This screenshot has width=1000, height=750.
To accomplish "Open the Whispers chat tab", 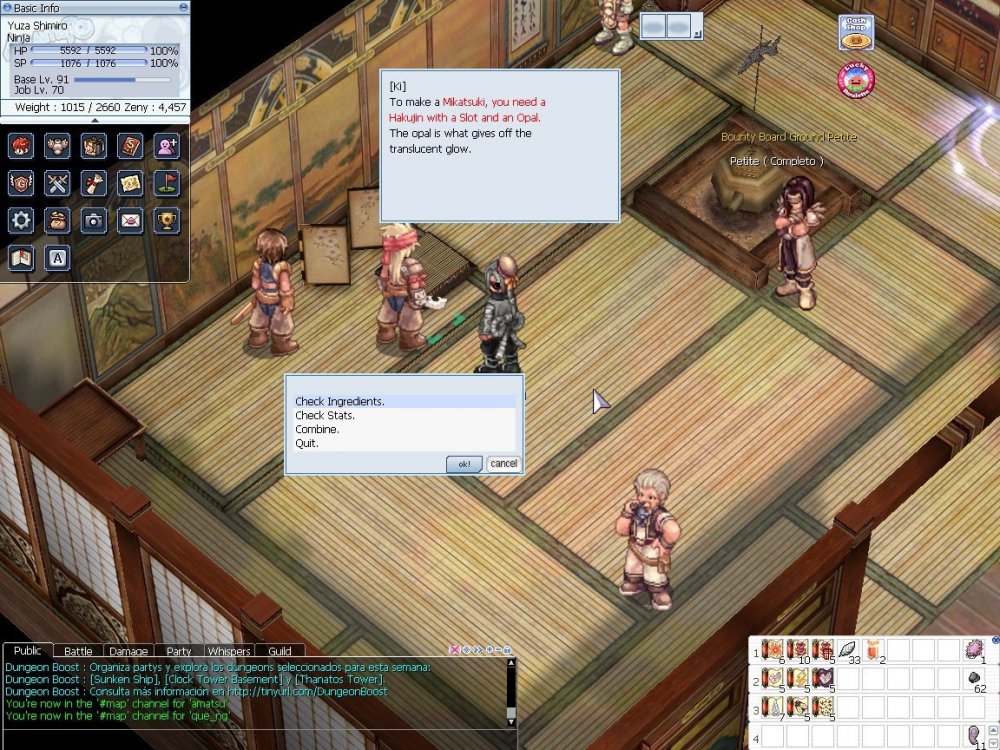I will point(229,652).
